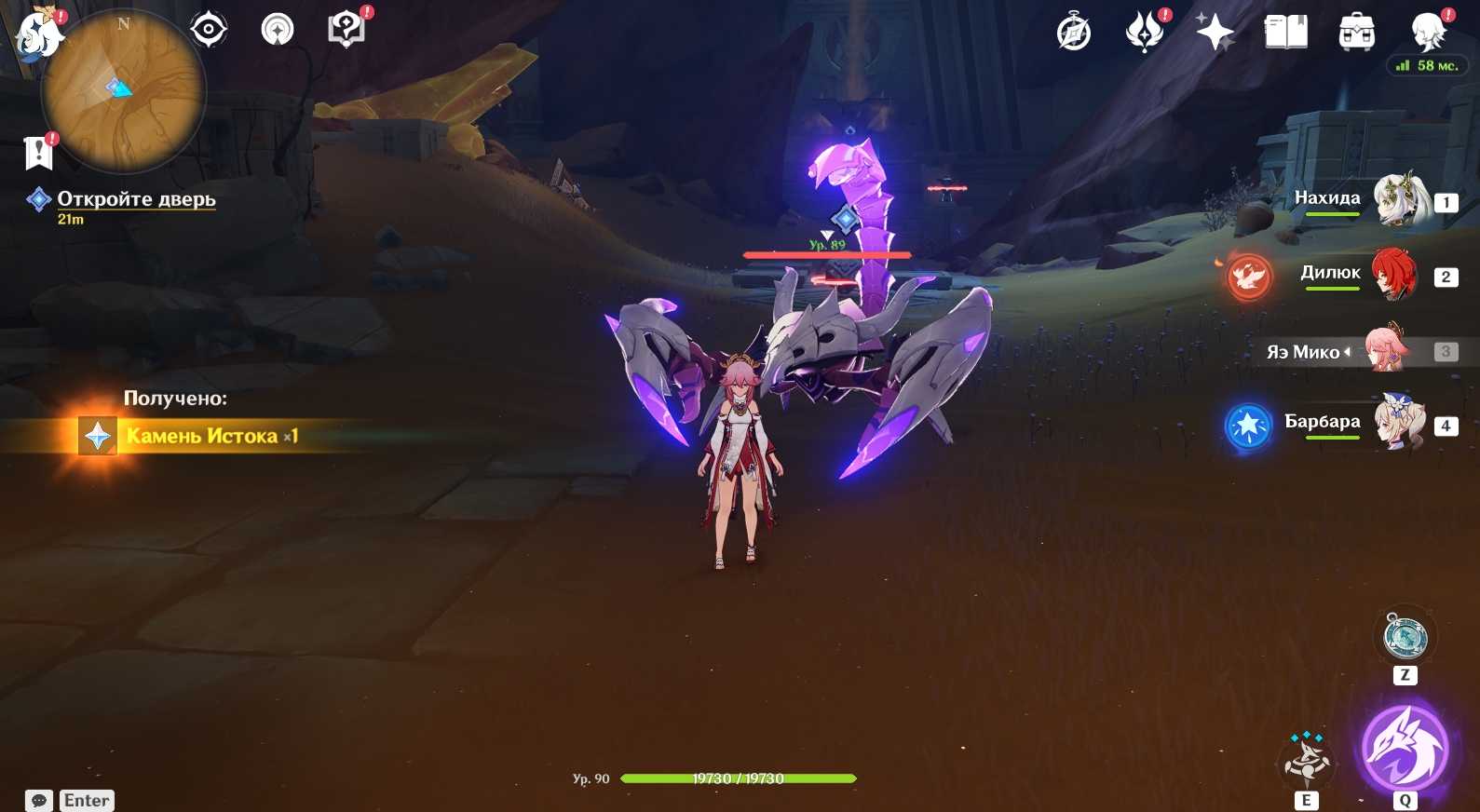
Task: Open the circular minimap
Action: tap(124, 91)
